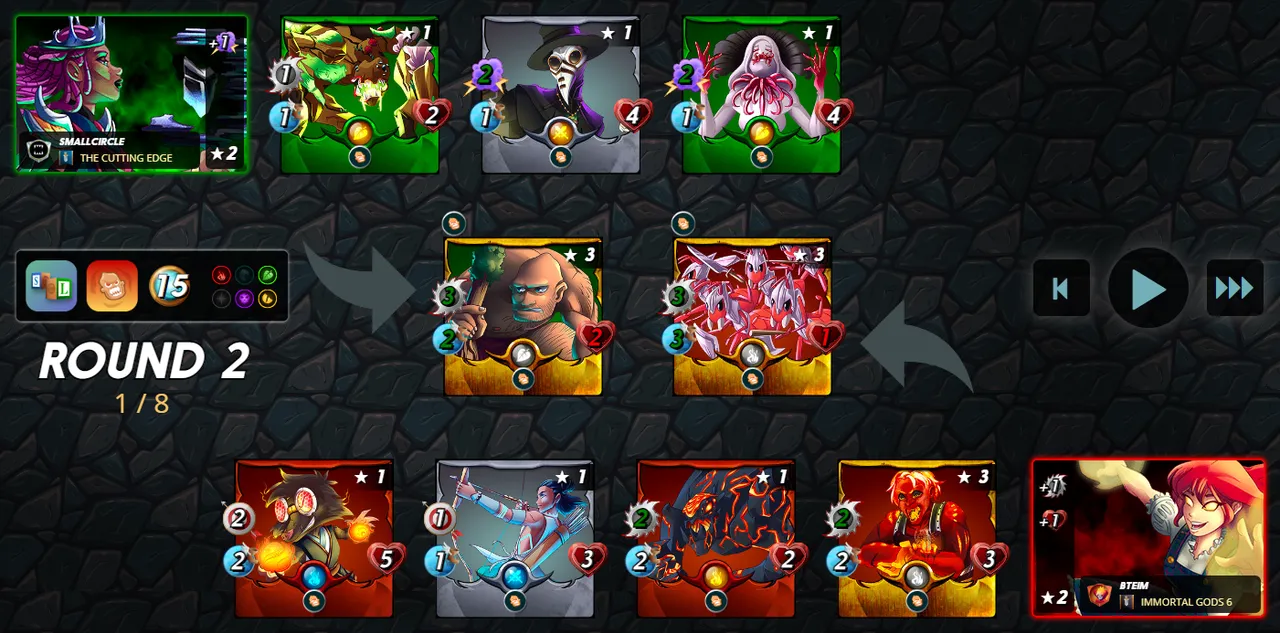Inspect the lava beast card
The height and width of the screenshot is (633, 1280).
point(716,538)
